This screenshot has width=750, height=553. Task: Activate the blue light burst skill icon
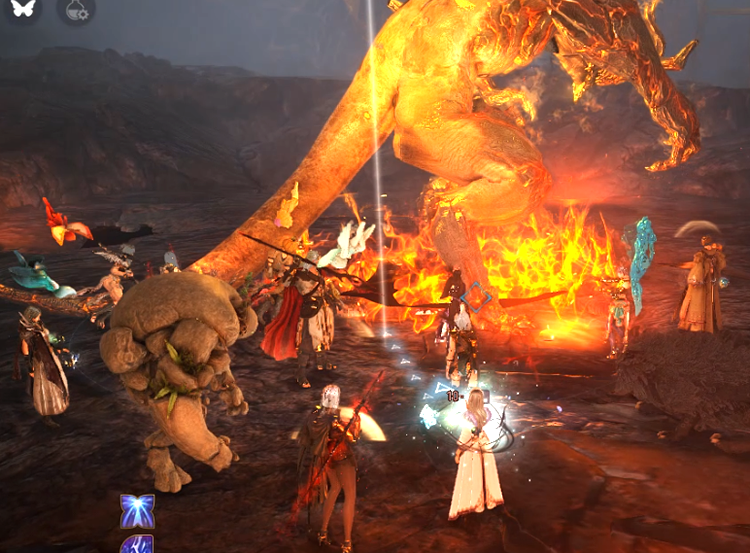[137, 511]
